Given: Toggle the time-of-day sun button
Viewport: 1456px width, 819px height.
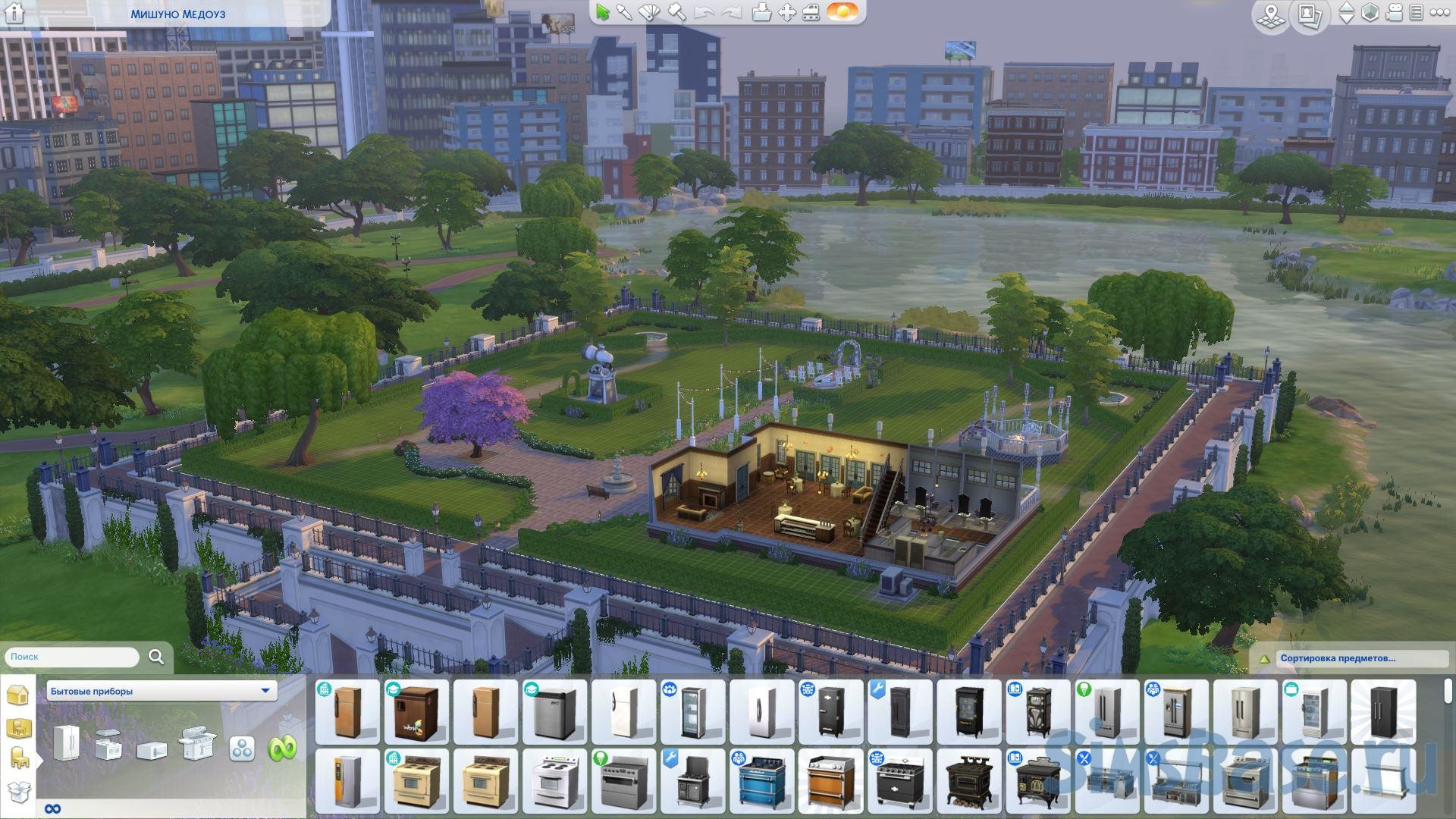Looking at the screenshot, I should point(842,12).
